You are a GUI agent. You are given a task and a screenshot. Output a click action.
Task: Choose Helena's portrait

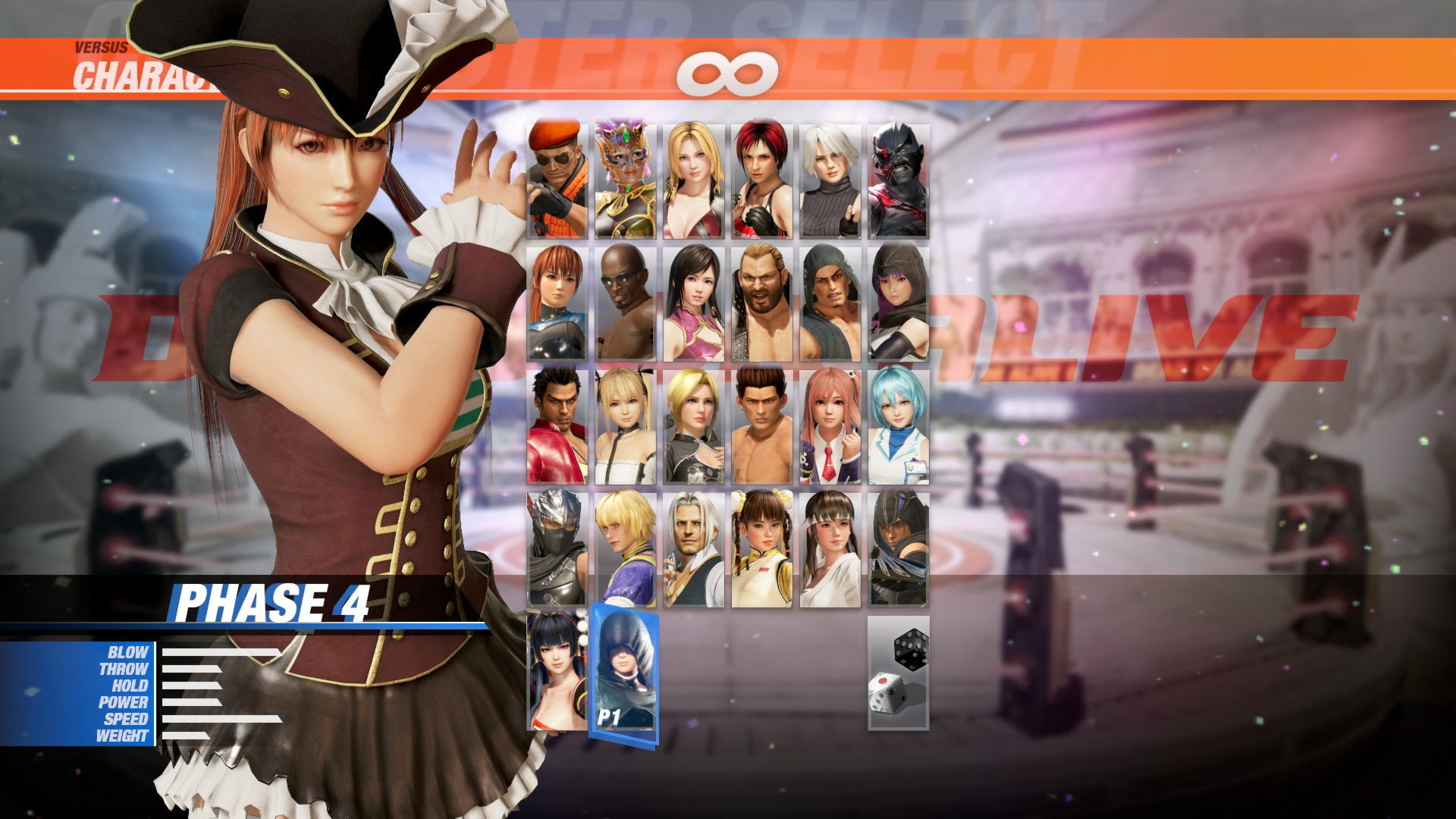click(692, 428)
